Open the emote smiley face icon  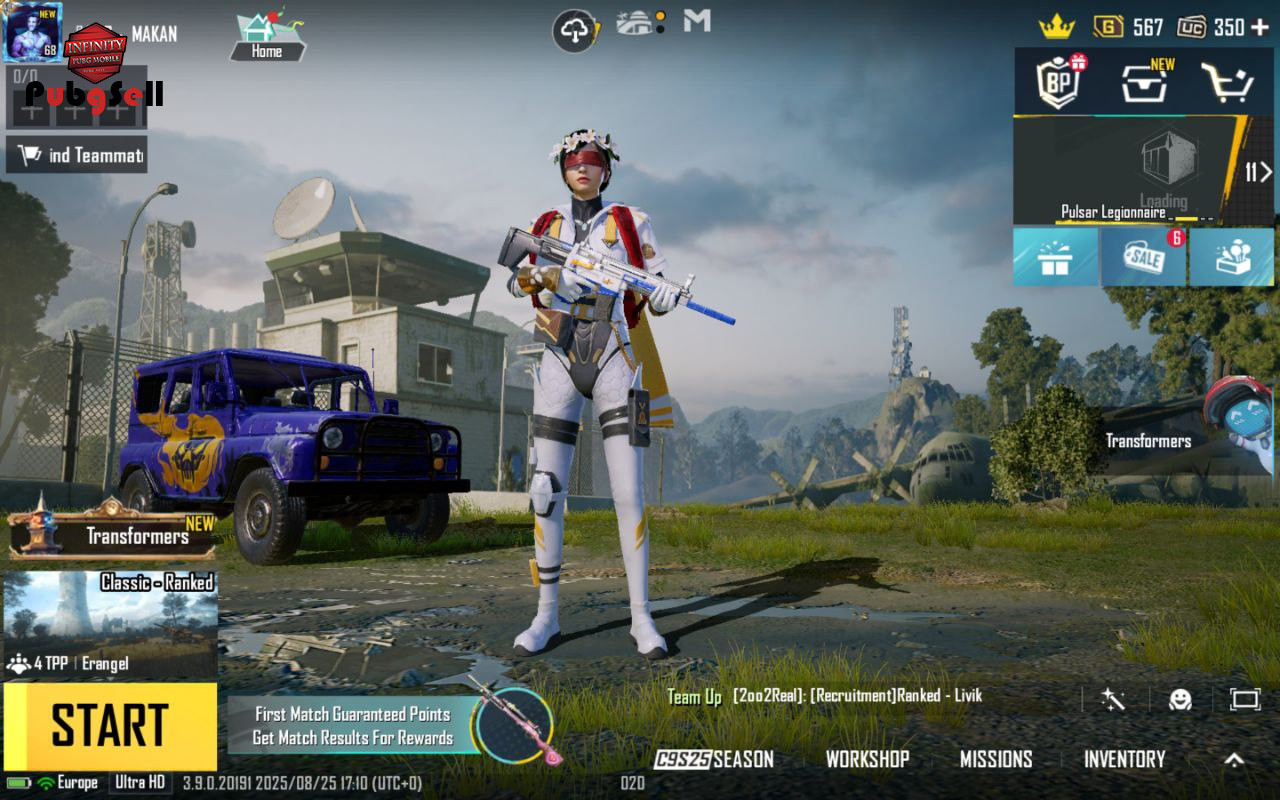click(x=1181, y=699)
